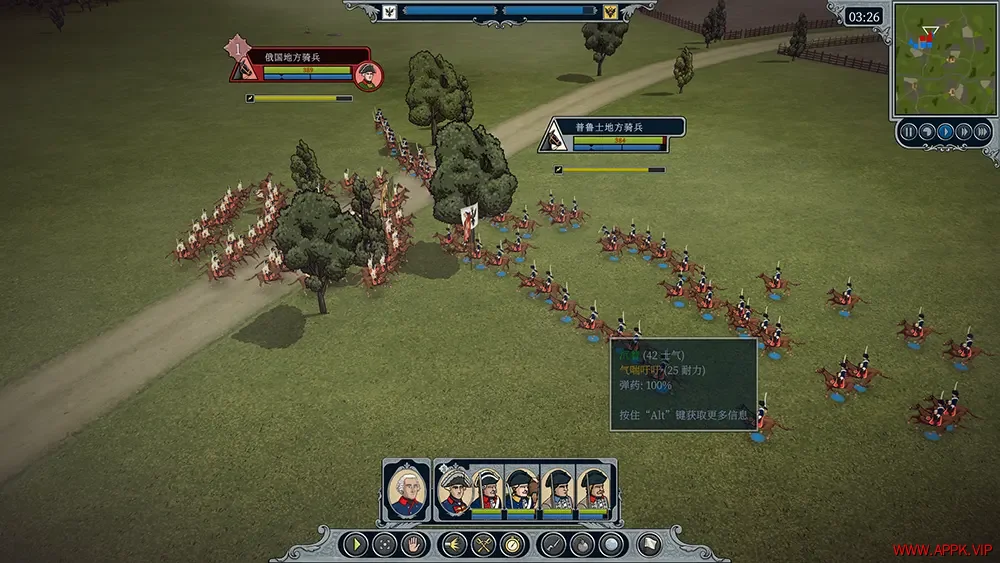This screenshot has height=563, width=1000.
Task: Activate the yellow charge burst command
Action: 455,545
